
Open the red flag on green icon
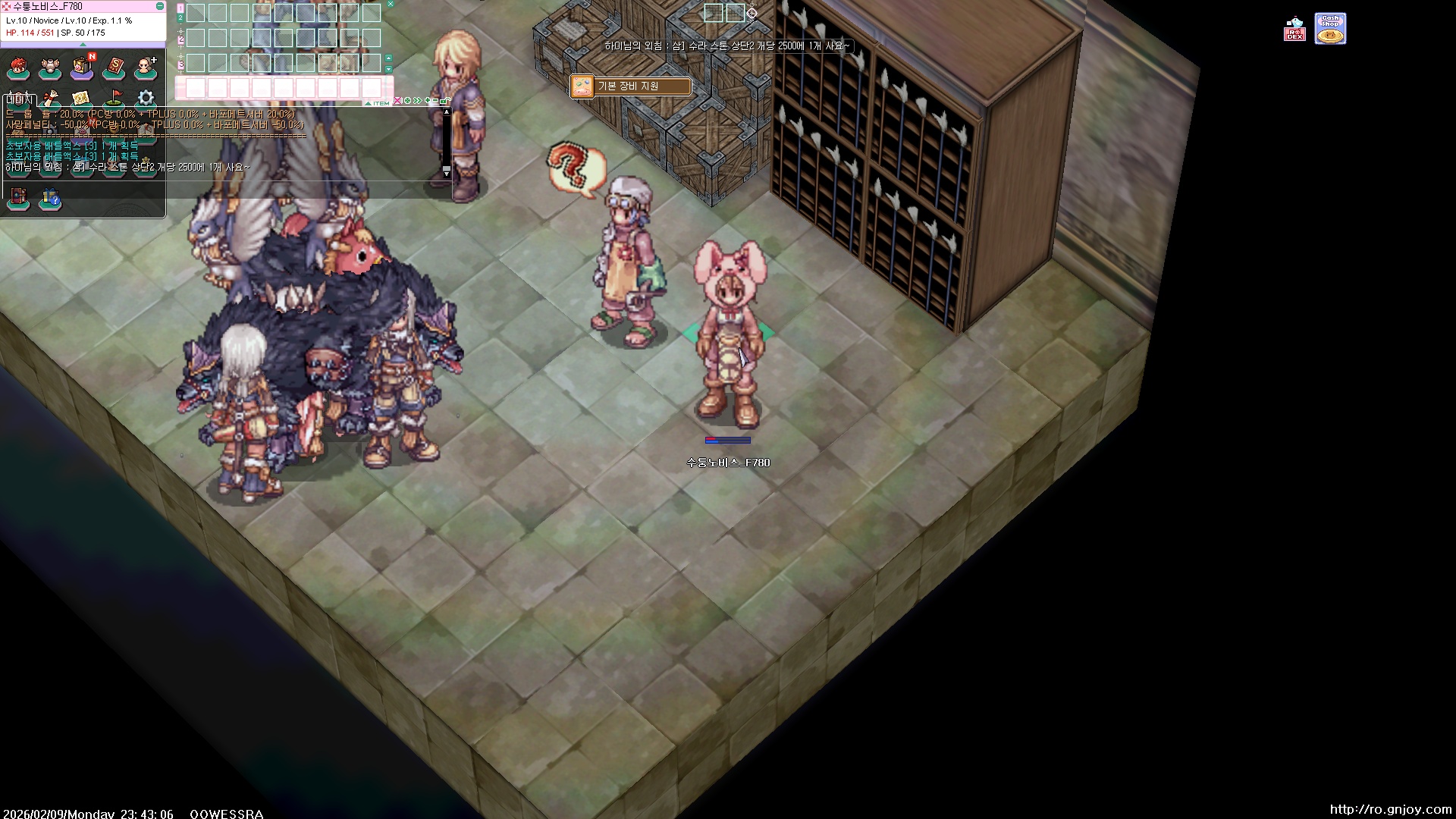(114, 98)
